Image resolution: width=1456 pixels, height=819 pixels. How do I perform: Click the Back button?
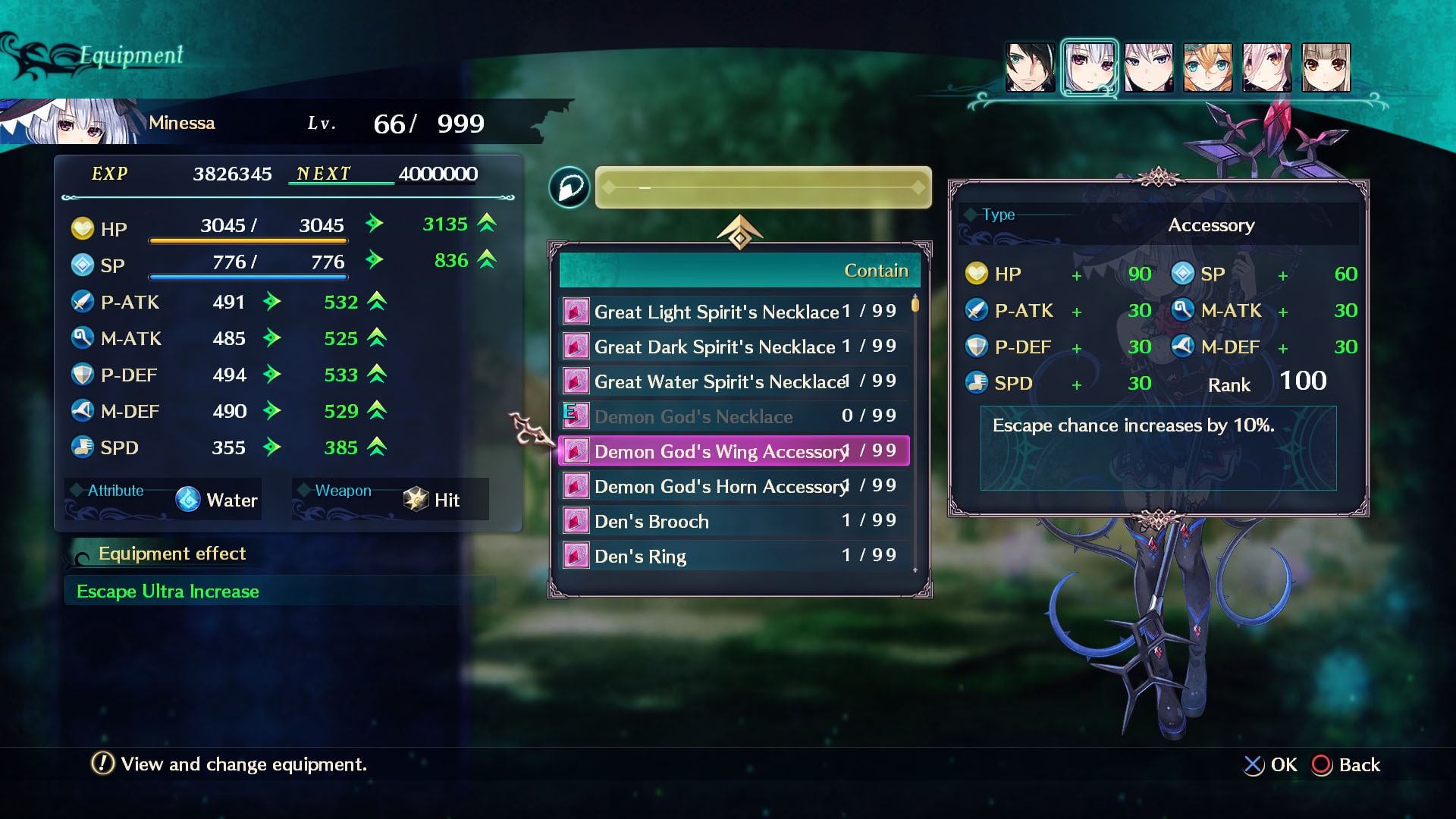click(1347, 764)
